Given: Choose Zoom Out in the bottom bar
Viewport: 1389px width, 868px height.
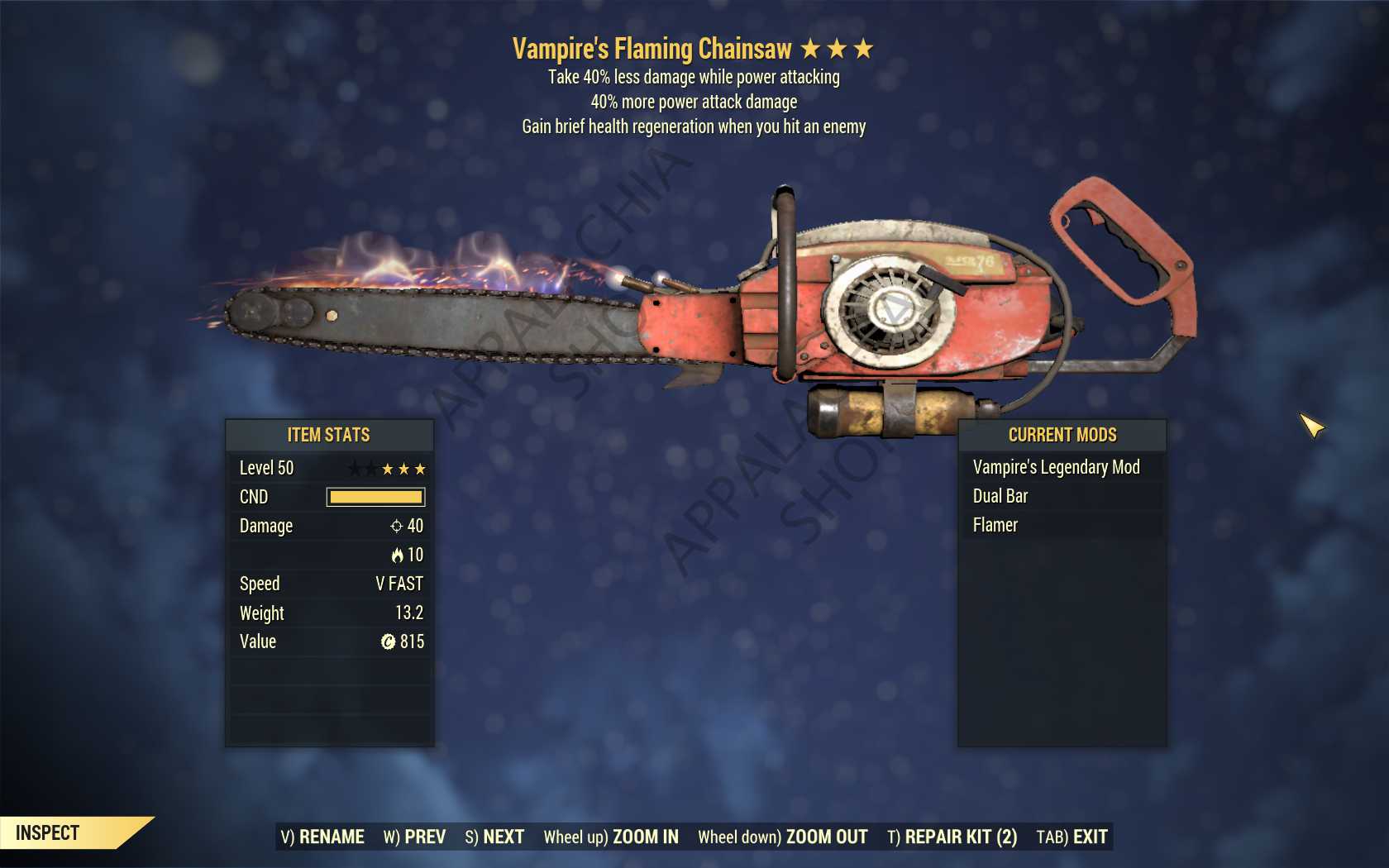Looking at the screenshot, I should (782, 837).
